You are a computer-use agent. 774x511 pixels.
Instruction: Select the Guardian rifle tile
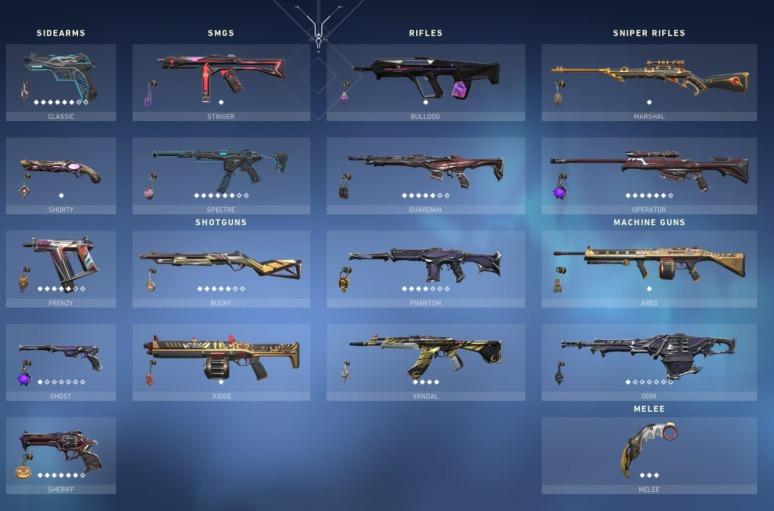point(425,175)
